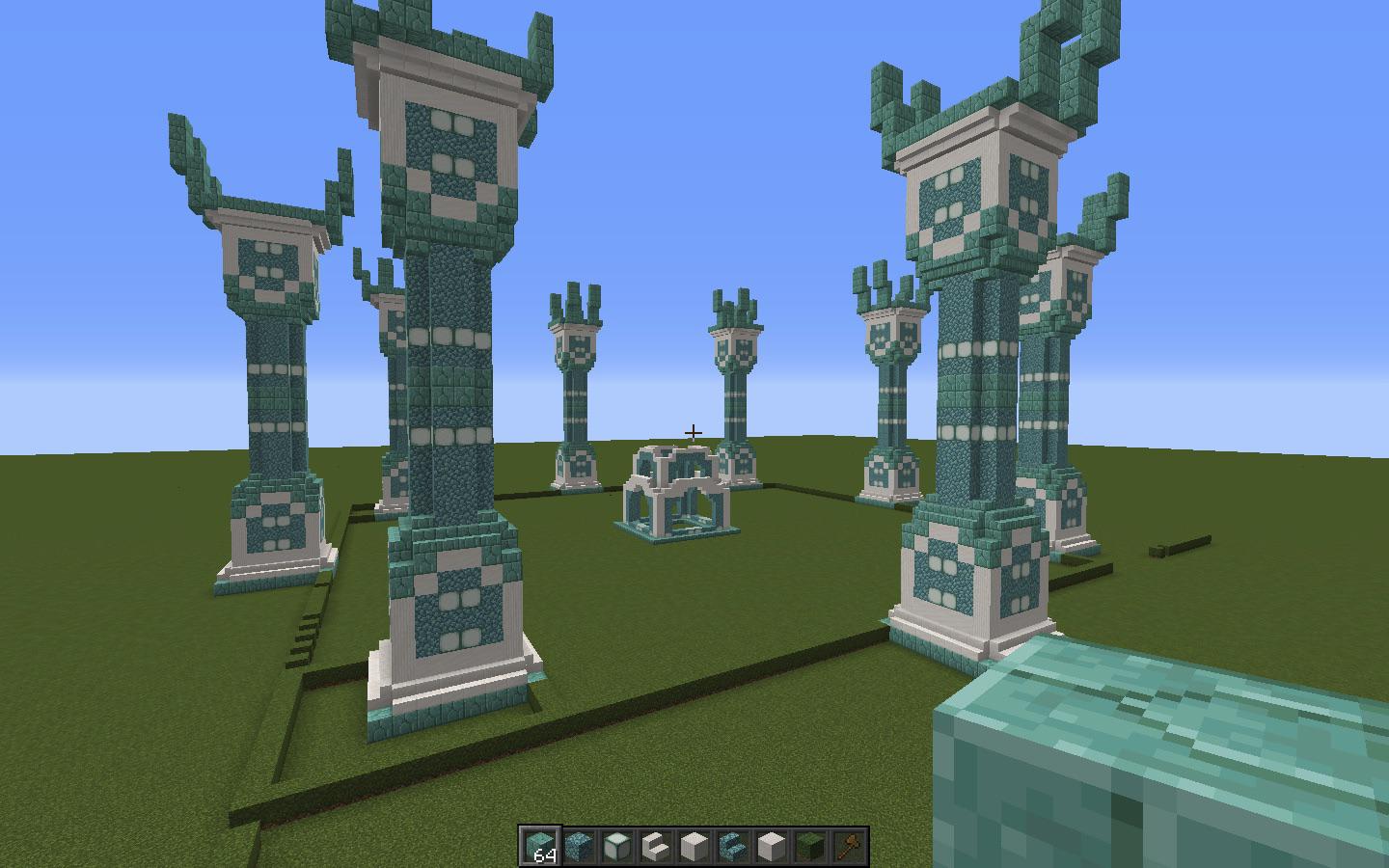1389x868 pixels.
Task: Select the prismarine bricks in hotbar slot one
Action: tap(541, 844)
